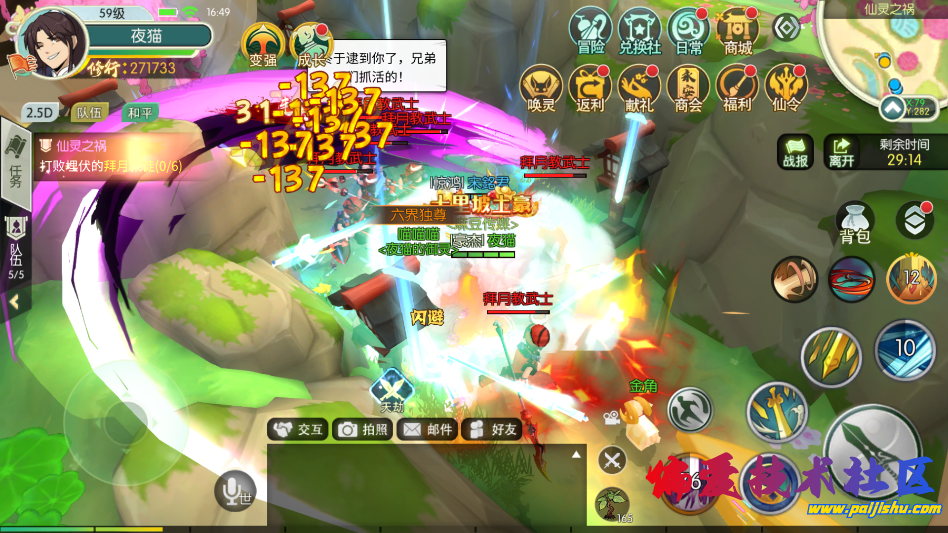Take a screenshot with 拍照
Screen dimensions: 948x533
coord(362,429)
